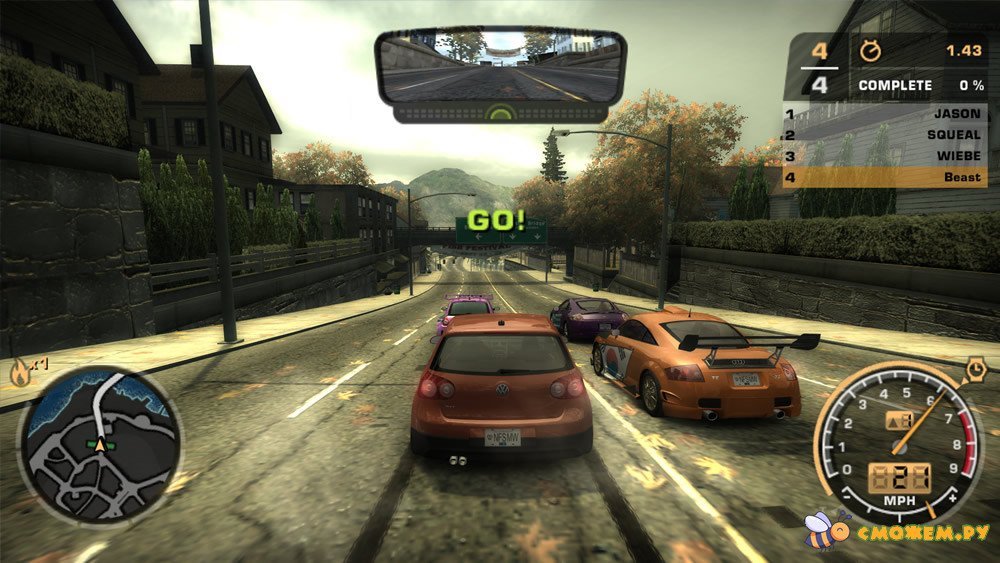The height and width of the screenshot is (563, 1000).
Task: Select SQUEAL in the race leaderboard
Action: 885,136
